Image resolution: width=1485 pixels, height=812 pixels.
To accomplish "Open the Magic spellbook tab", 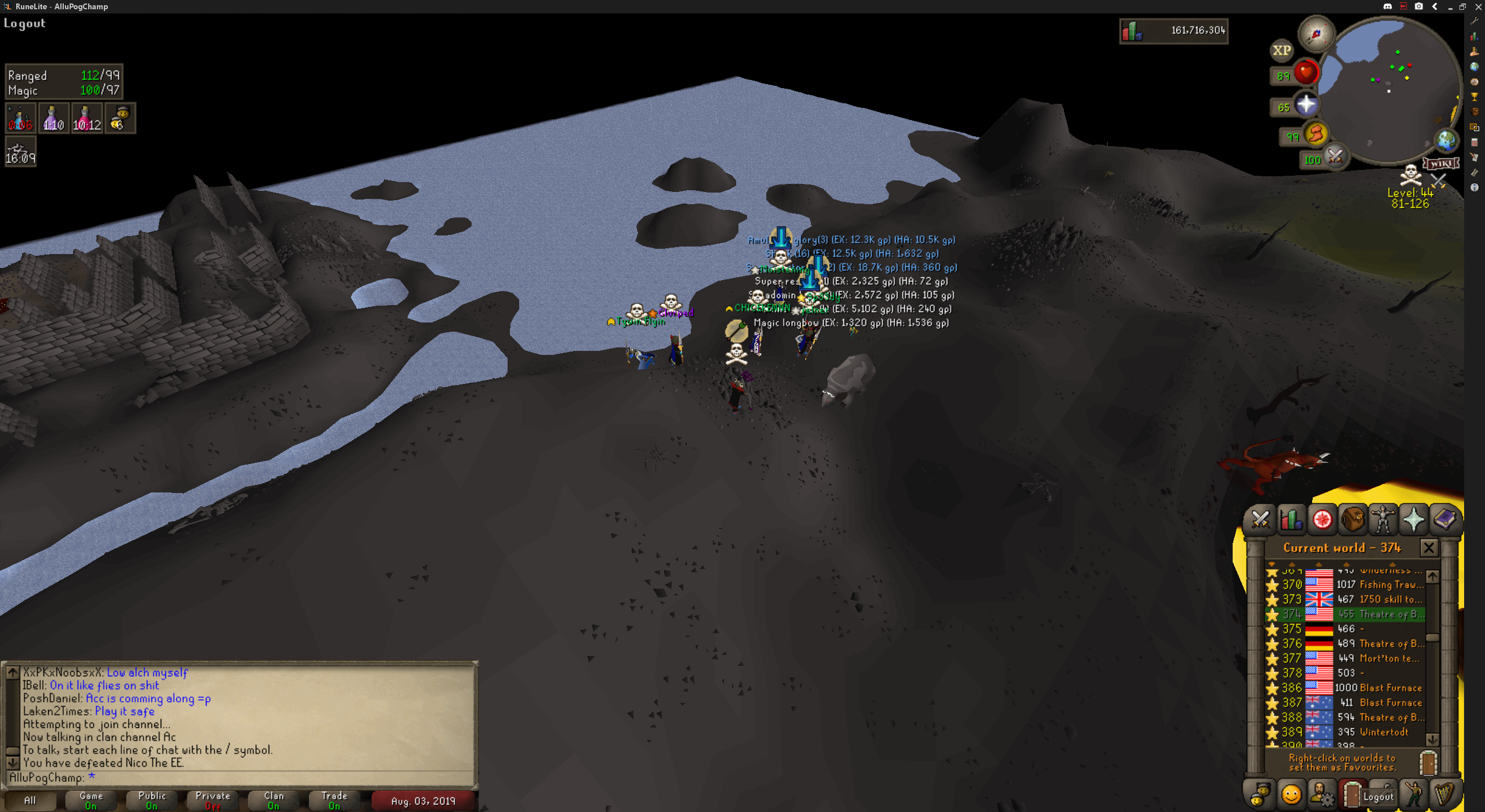I will click(x=1444, y=519).
